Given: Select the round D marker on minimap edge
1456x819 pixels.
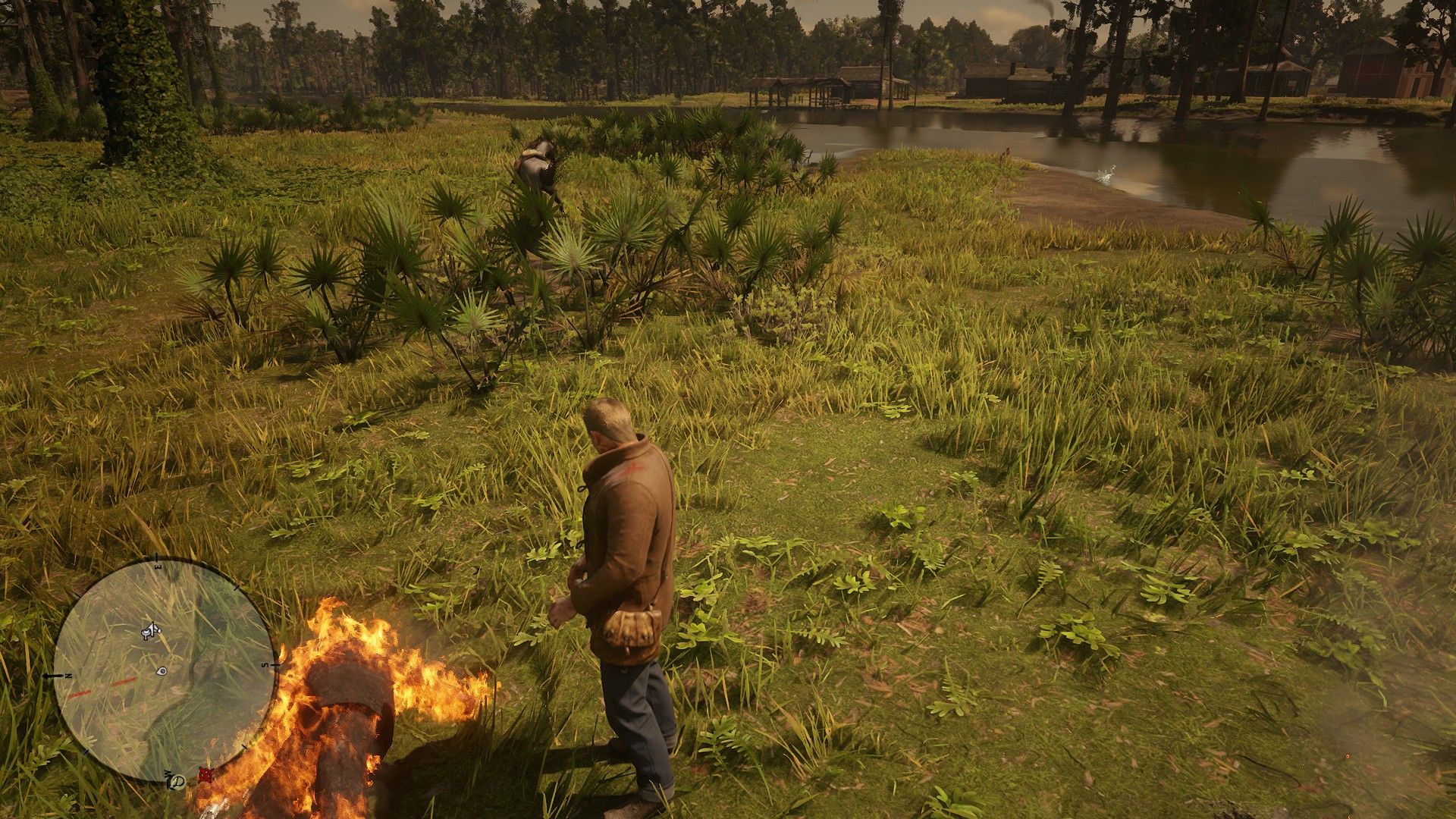Looking at the screenshot, I should (x=178, y=781).
